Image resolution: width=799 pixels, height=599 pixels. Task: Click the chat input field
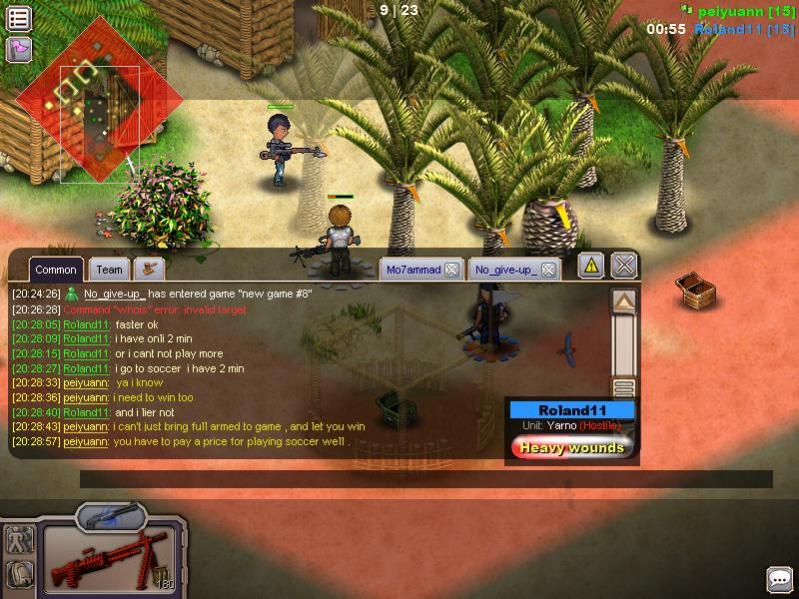pos(425,479)
